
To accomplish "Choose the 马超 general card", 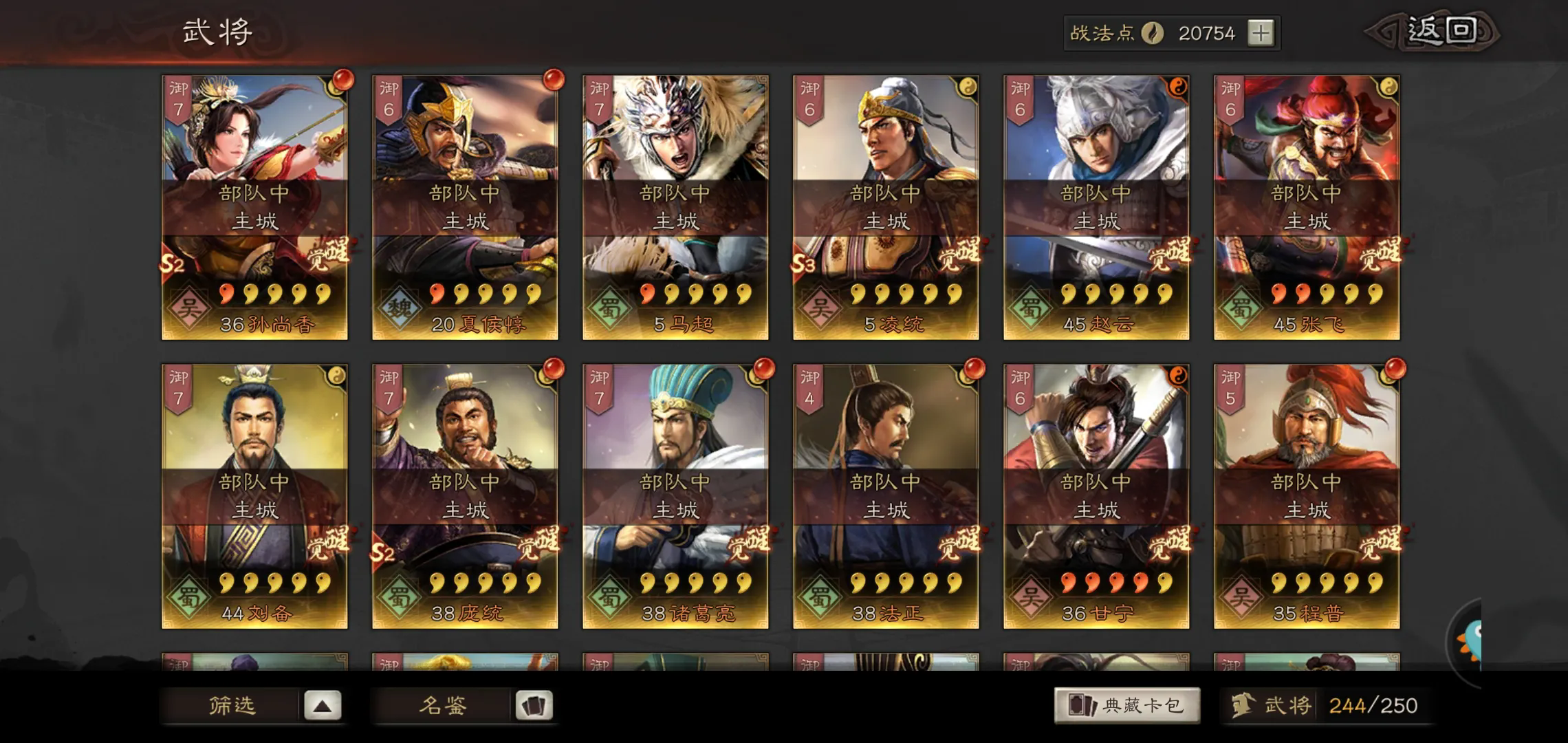I will tap(675, 206).
